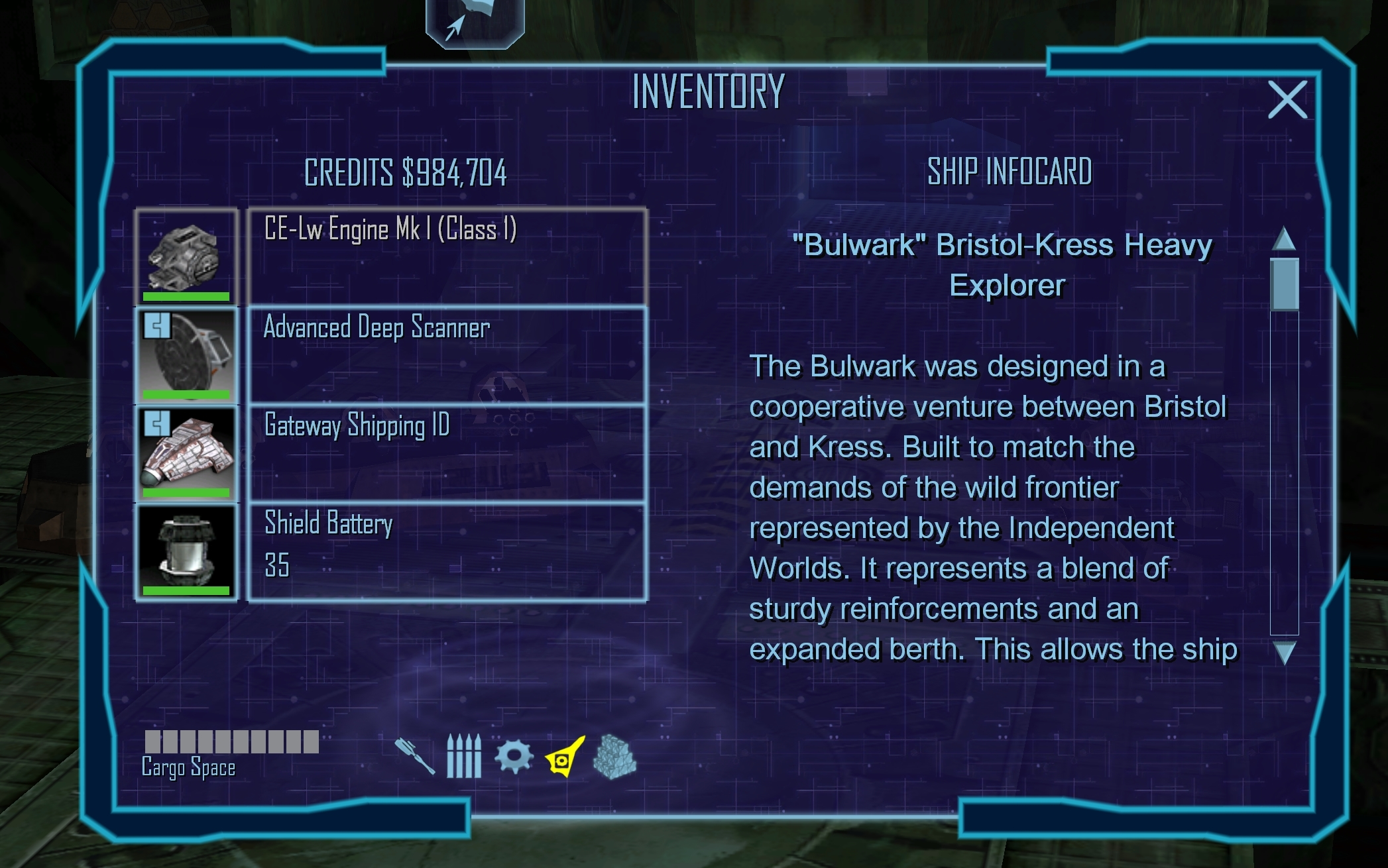The width and height of the screenshot is (1388, 868).
Task: Select the yellow highlighted ship category
Action: [x=565, y=756]
